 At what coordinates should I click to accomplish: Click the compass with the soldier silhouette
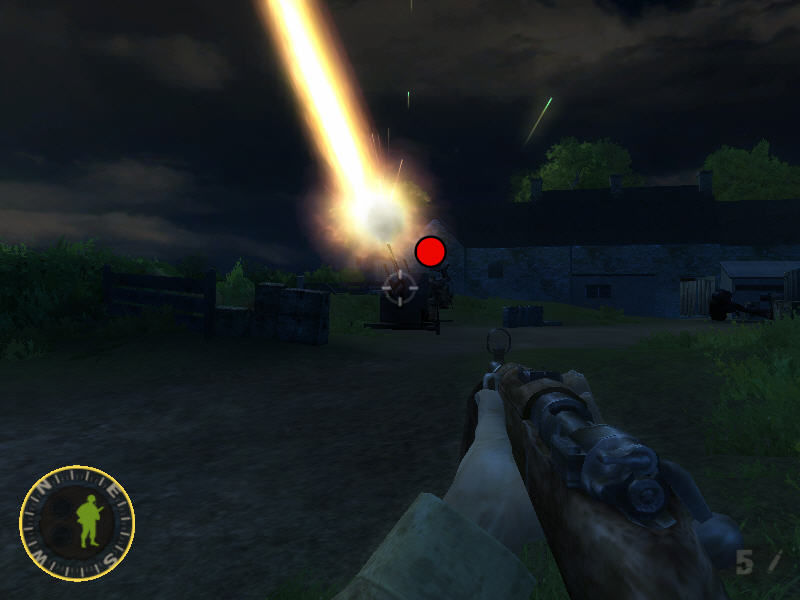pyautogui.click(x=77, y=523)
